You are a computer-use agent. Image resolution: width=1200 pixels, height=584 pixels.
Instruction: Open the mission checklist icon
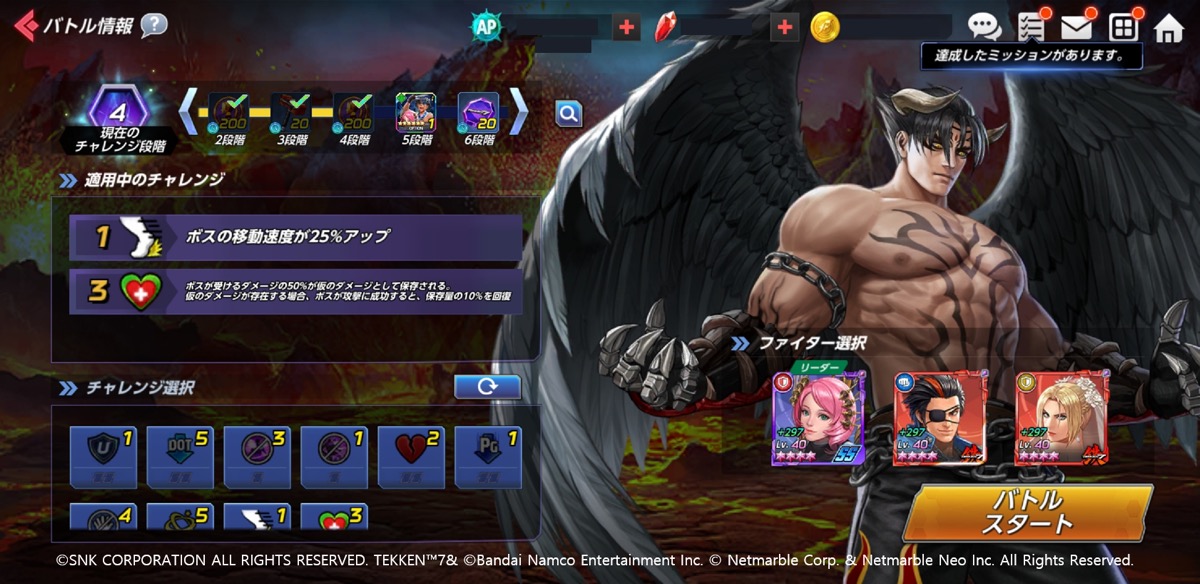point(1030,27)
